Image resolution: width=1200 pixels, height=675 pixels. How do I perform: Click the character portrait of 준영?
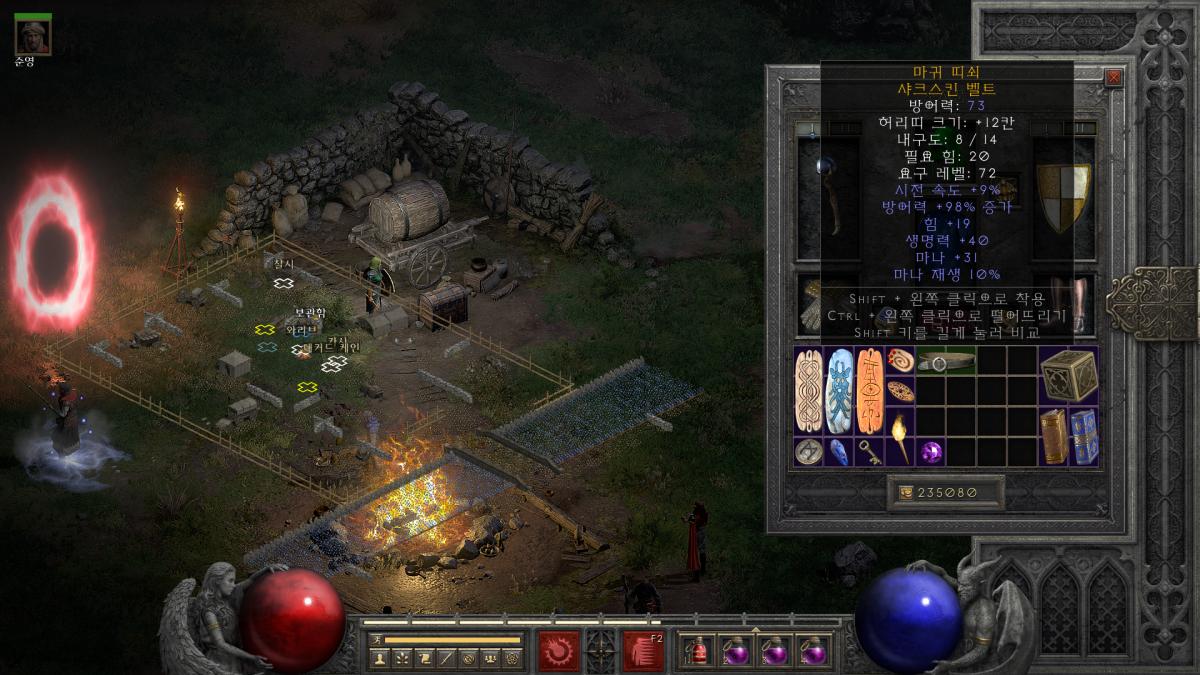click(x=33, y=35)
